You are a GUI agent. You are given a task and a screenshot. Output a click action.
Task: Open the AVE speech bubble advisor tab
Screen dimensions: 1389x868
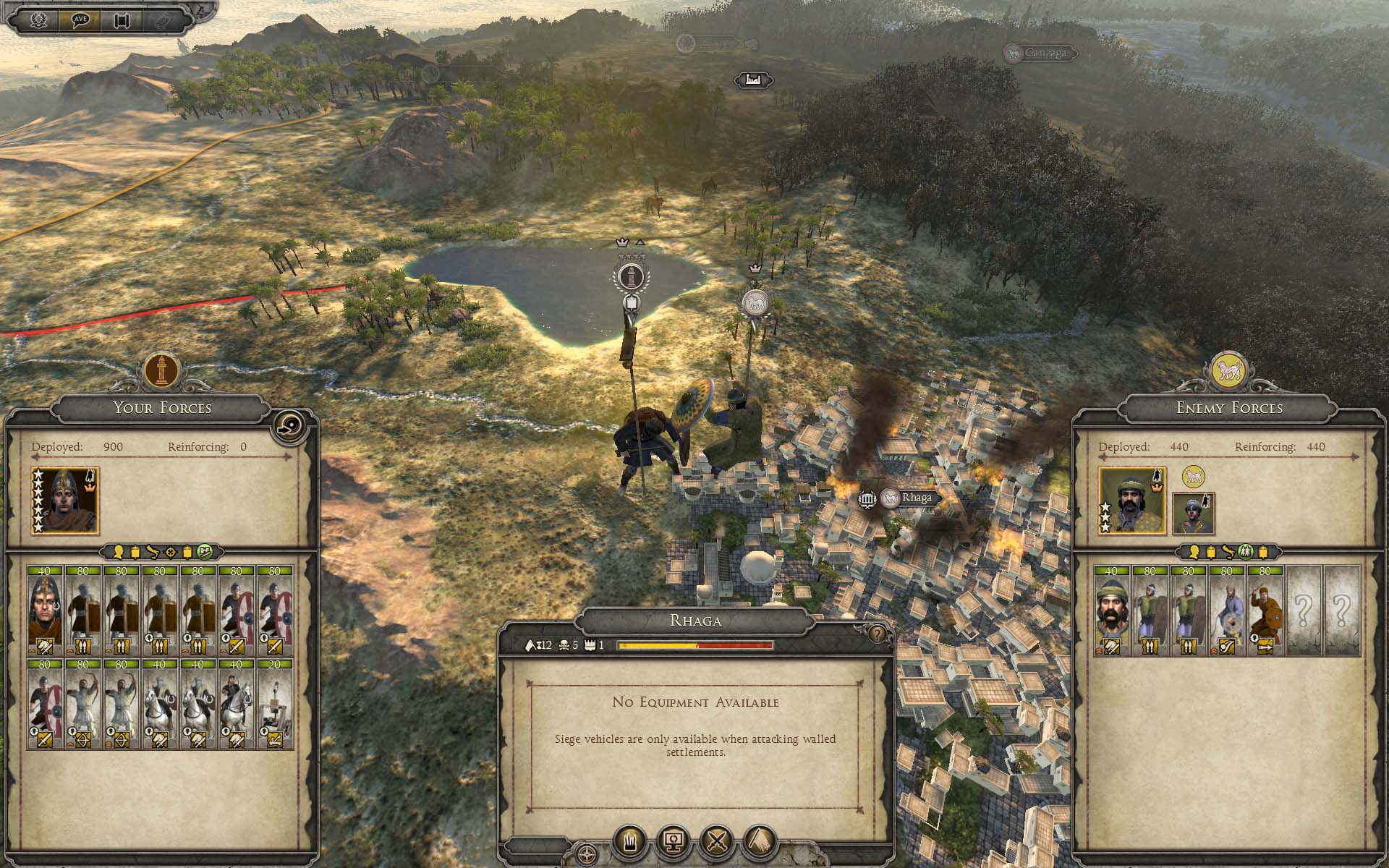click(x=80, y=20)
